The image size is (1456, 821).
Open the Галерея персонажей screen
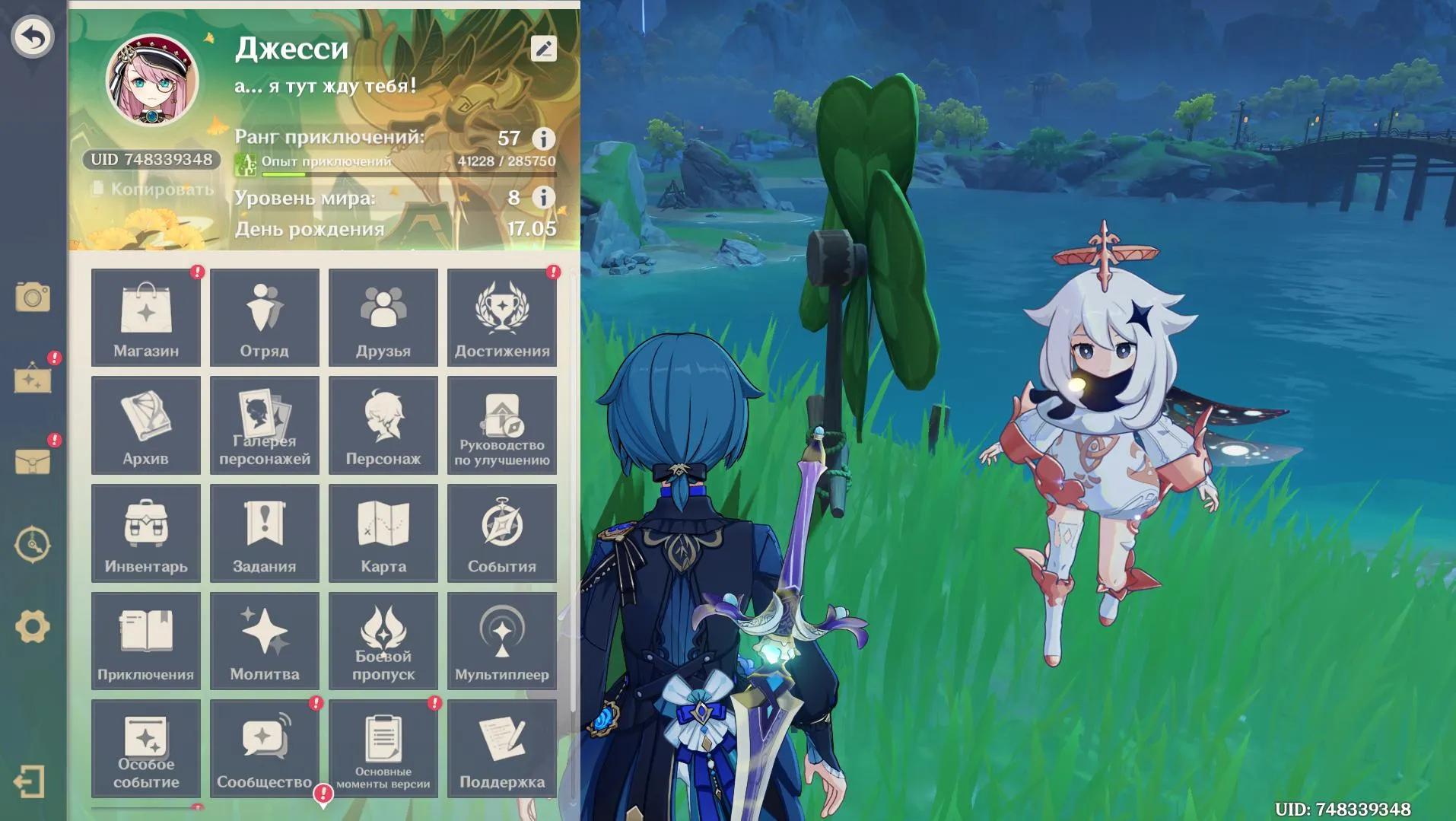(x=264, y=425)
